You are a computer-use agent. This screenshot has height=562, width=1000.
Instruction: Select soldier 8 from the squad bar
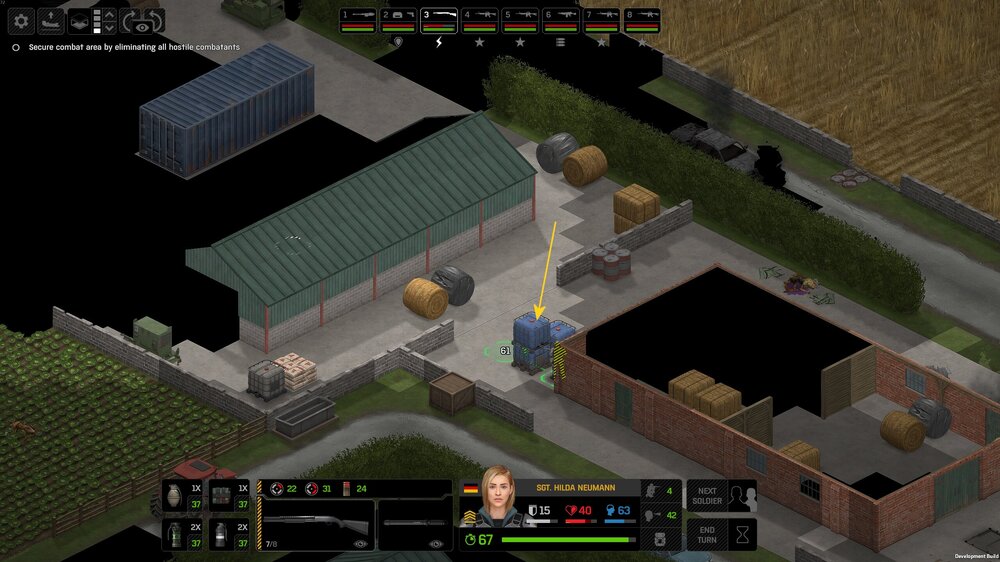pyautogui.click(x=642, y=20)
